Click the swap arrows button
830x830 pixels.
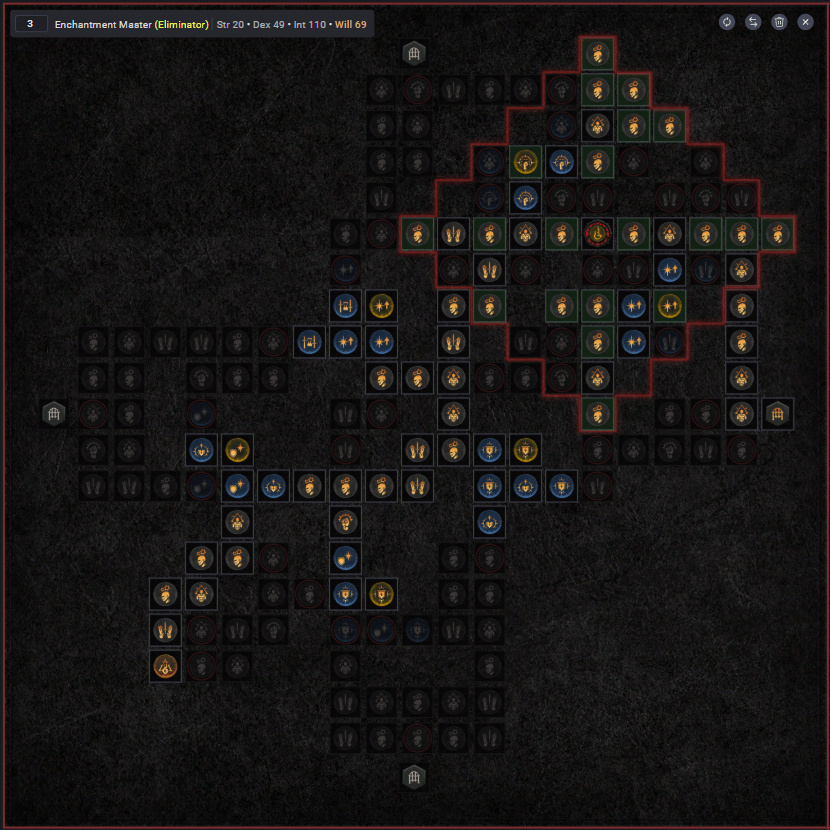pyautogui.click(x=753, y=22)
